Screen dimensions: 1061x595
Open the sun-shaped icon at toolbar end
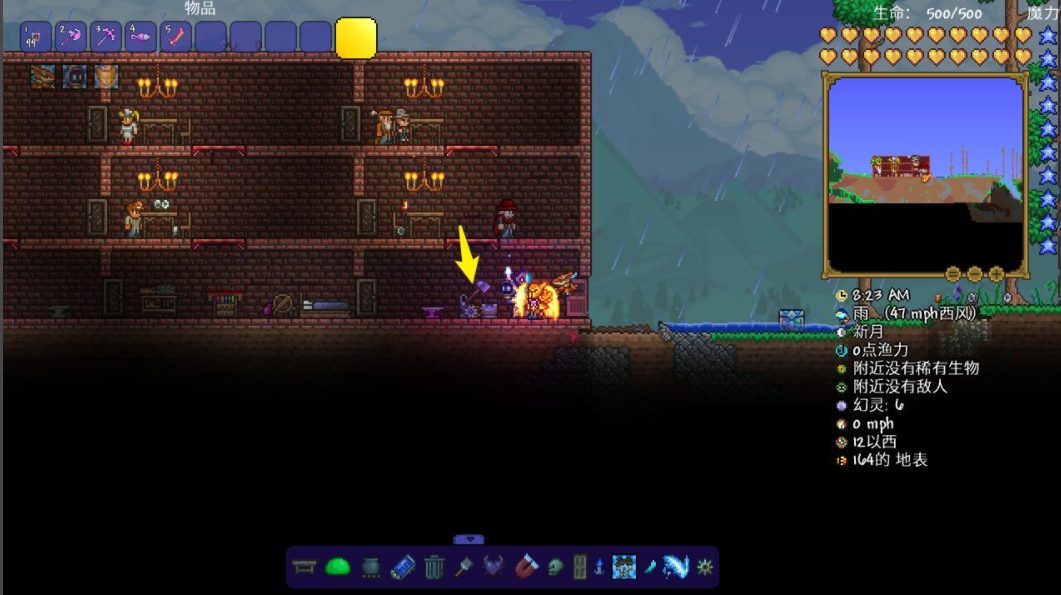click(x=705, y=567)
